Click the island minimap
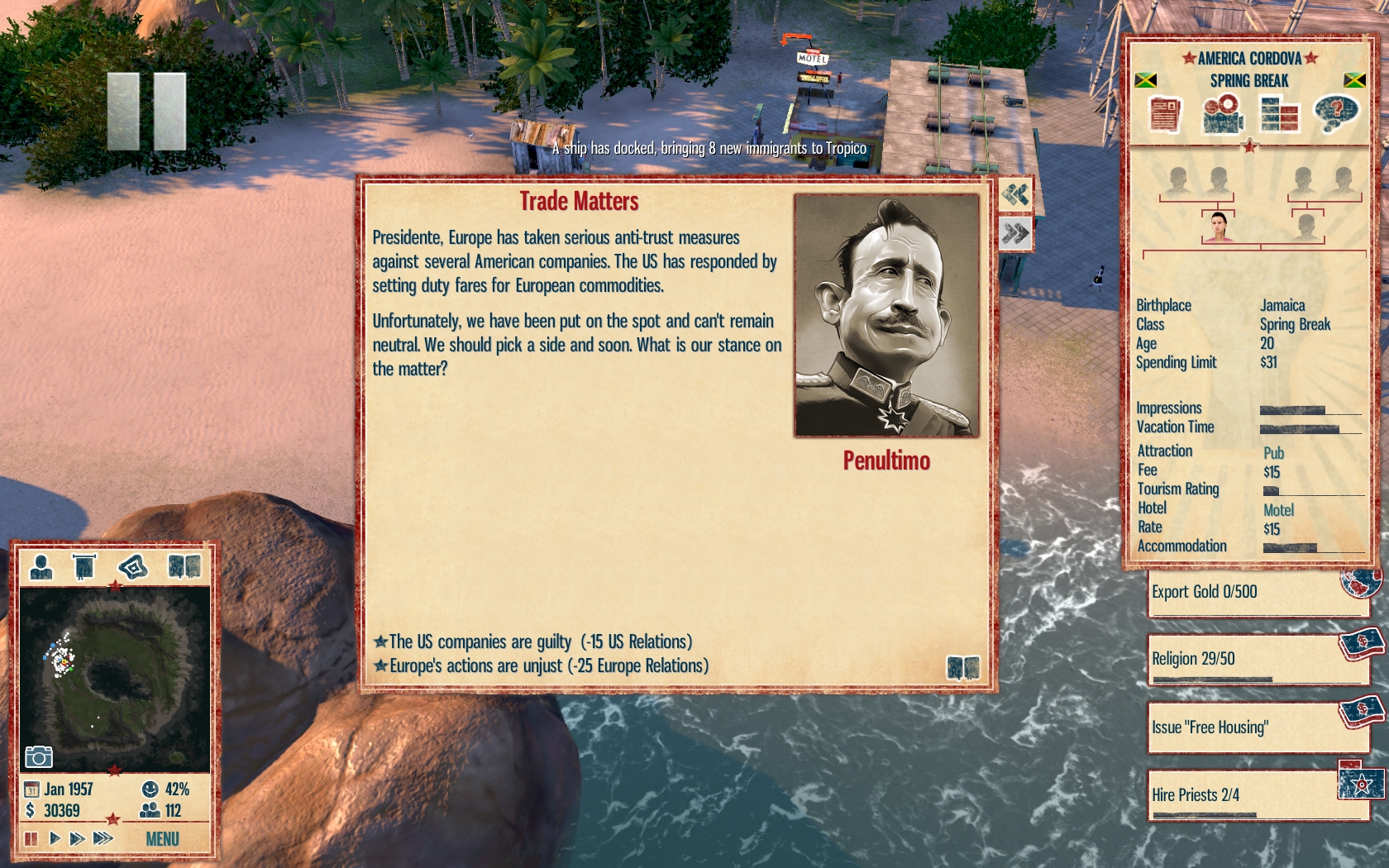This screenshot has height=868, width=1389. pyautogui.click(x=114, y=678)
